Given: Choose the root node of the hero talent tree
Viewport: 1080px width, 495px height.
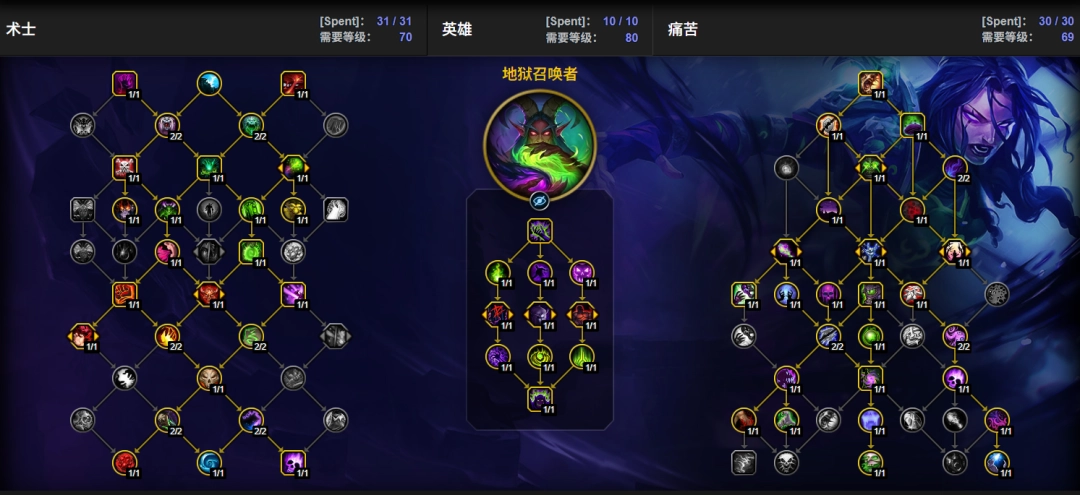Looking at the screenshot, I should (540, 232).
